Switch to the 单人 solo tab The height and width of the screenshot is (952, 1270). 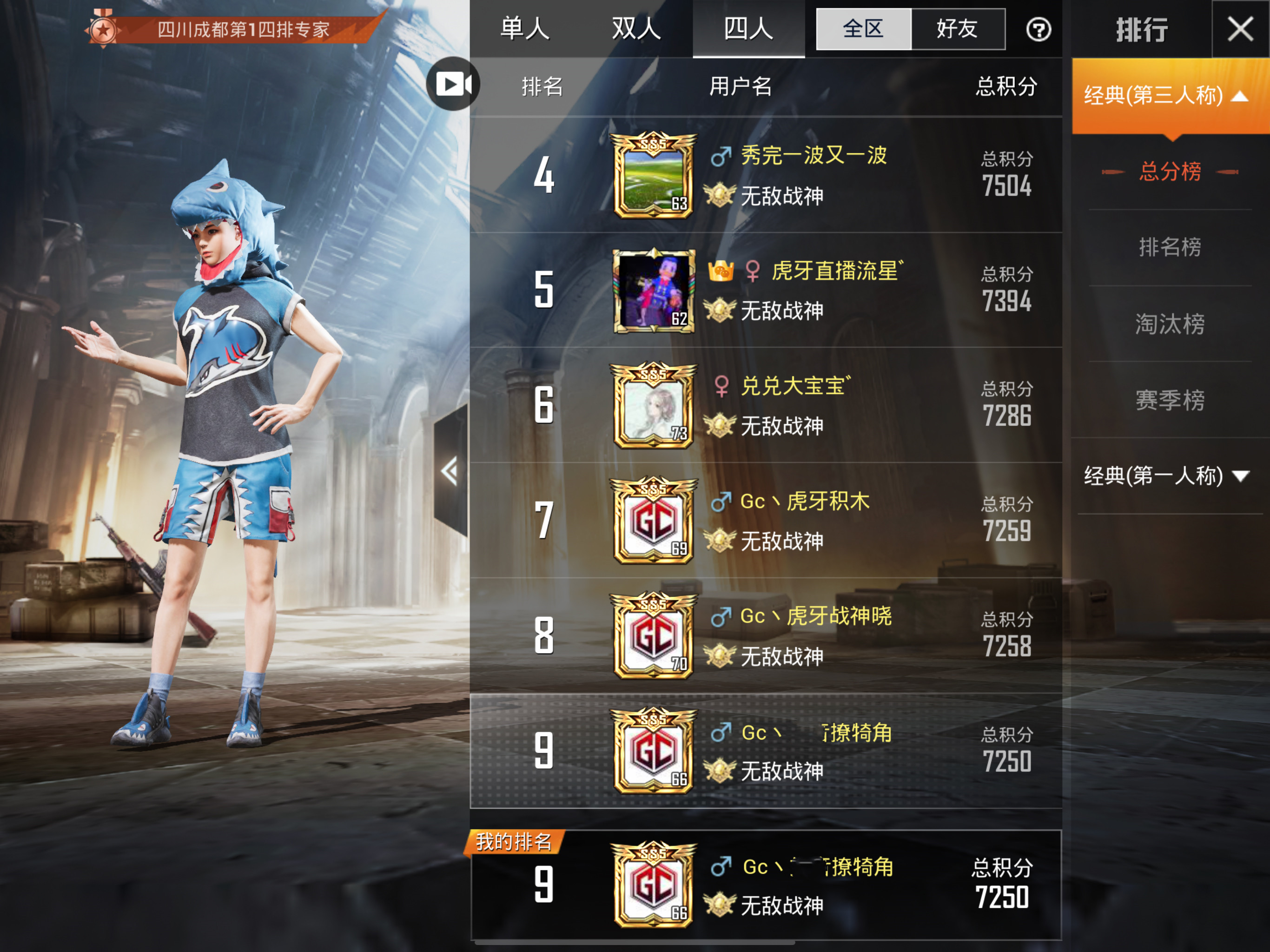(x=524, y=29)
